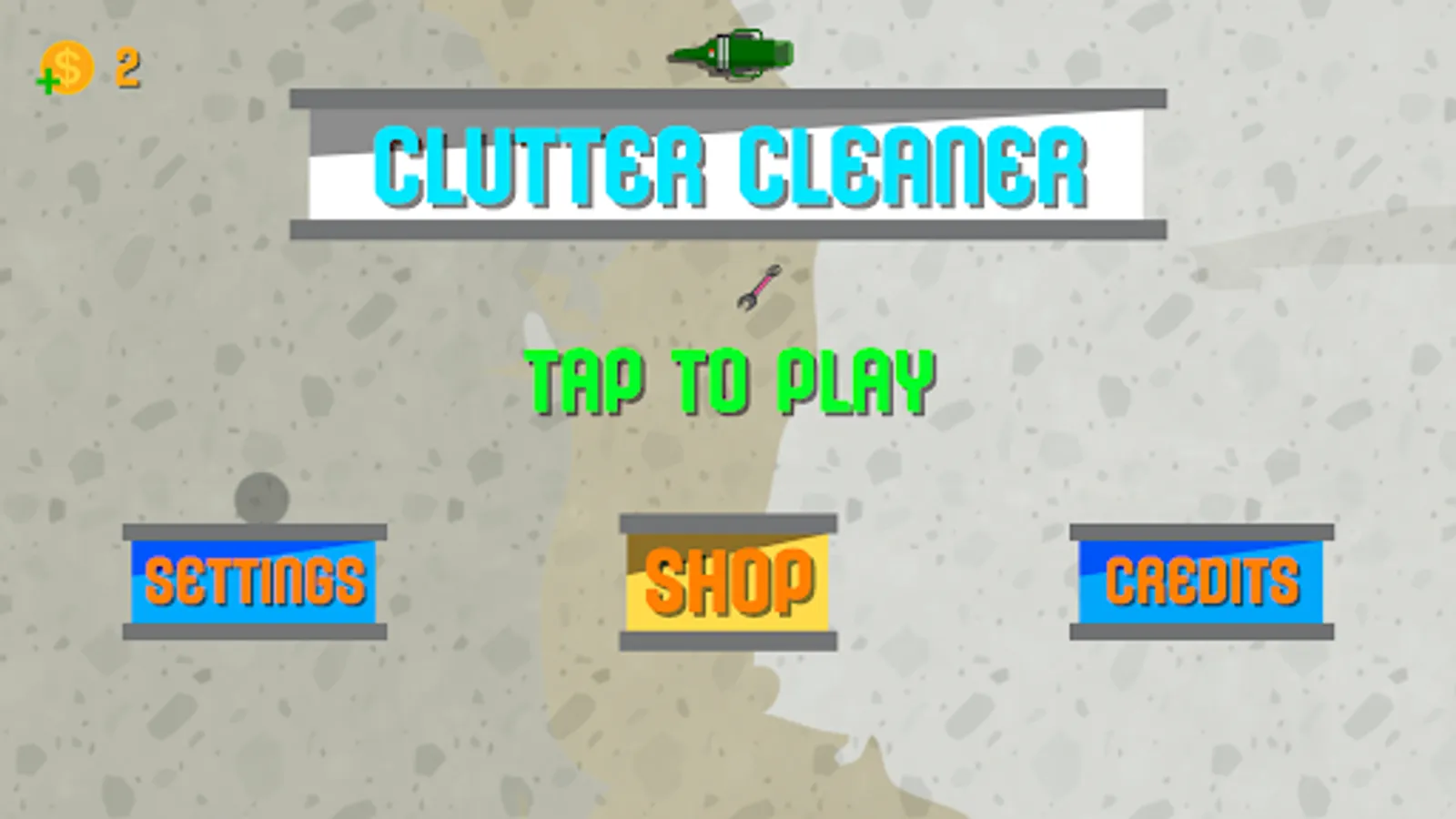Tap the gray pebble near the Settings button
Viewport: 1456px width, 819px height.
[262, 497]
